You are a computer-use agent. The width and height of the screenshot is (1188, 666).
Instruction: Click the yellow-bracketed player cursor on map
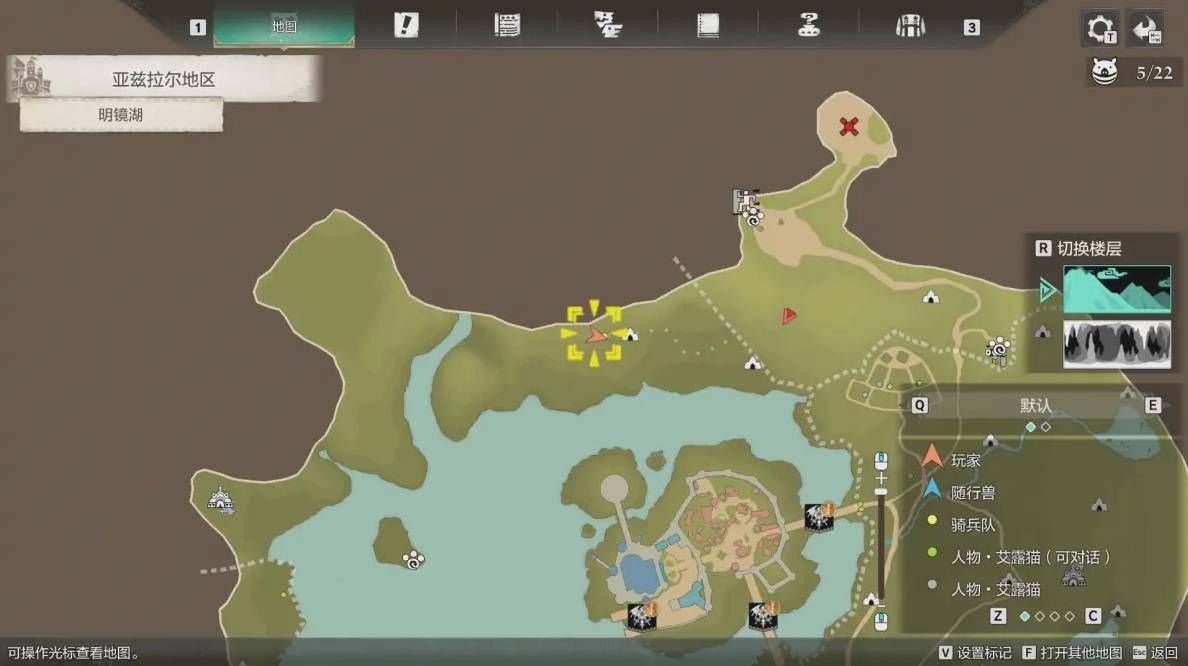pos(596,334)
